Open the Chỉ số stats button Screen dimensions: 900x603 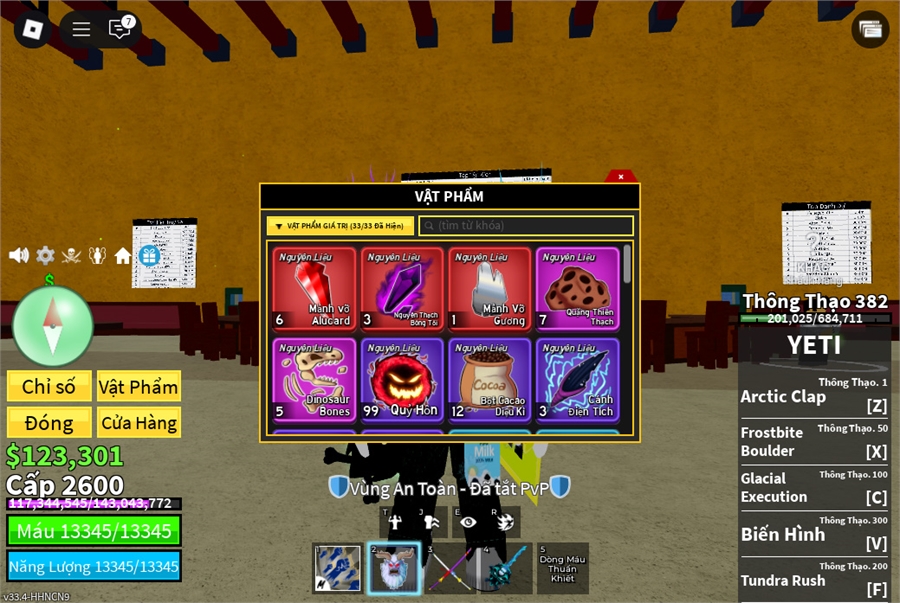tap(49, 387)
